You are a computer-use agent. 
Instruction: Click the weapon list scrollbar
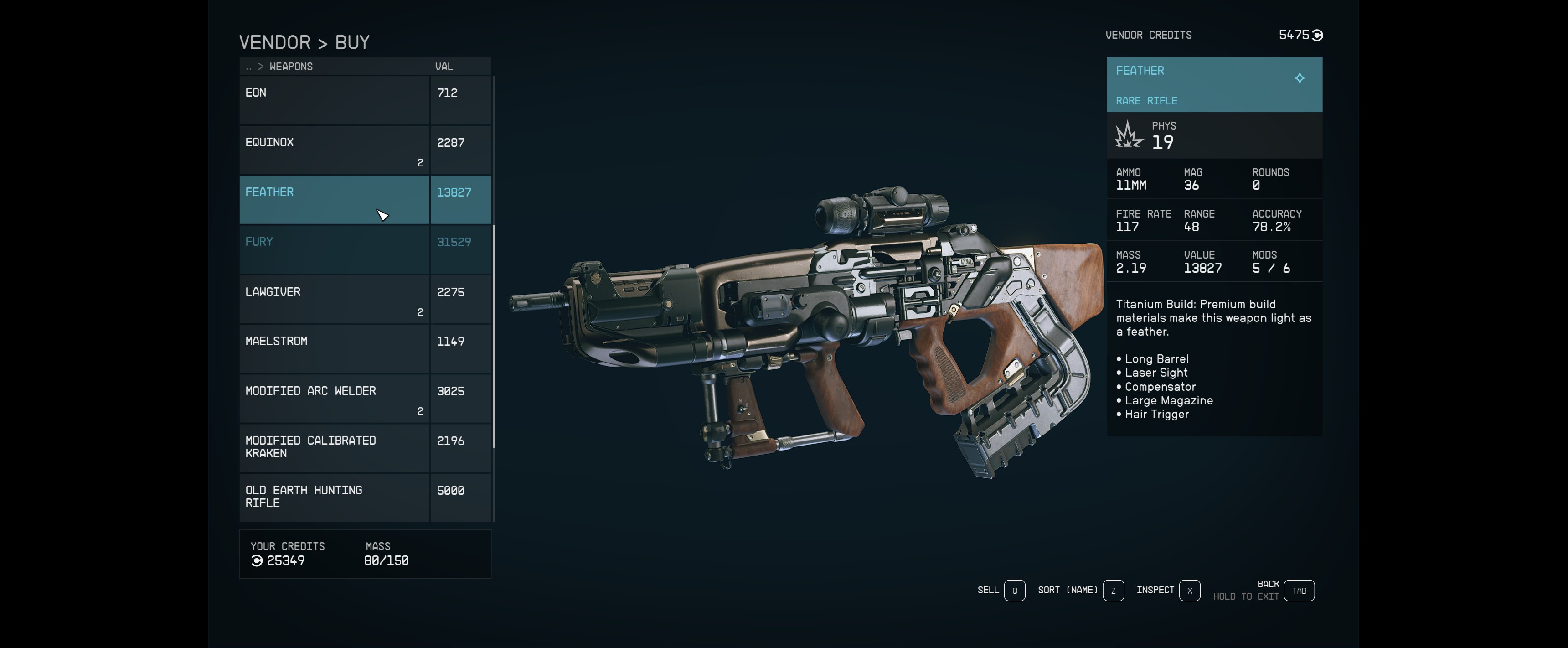pos(494,335)
